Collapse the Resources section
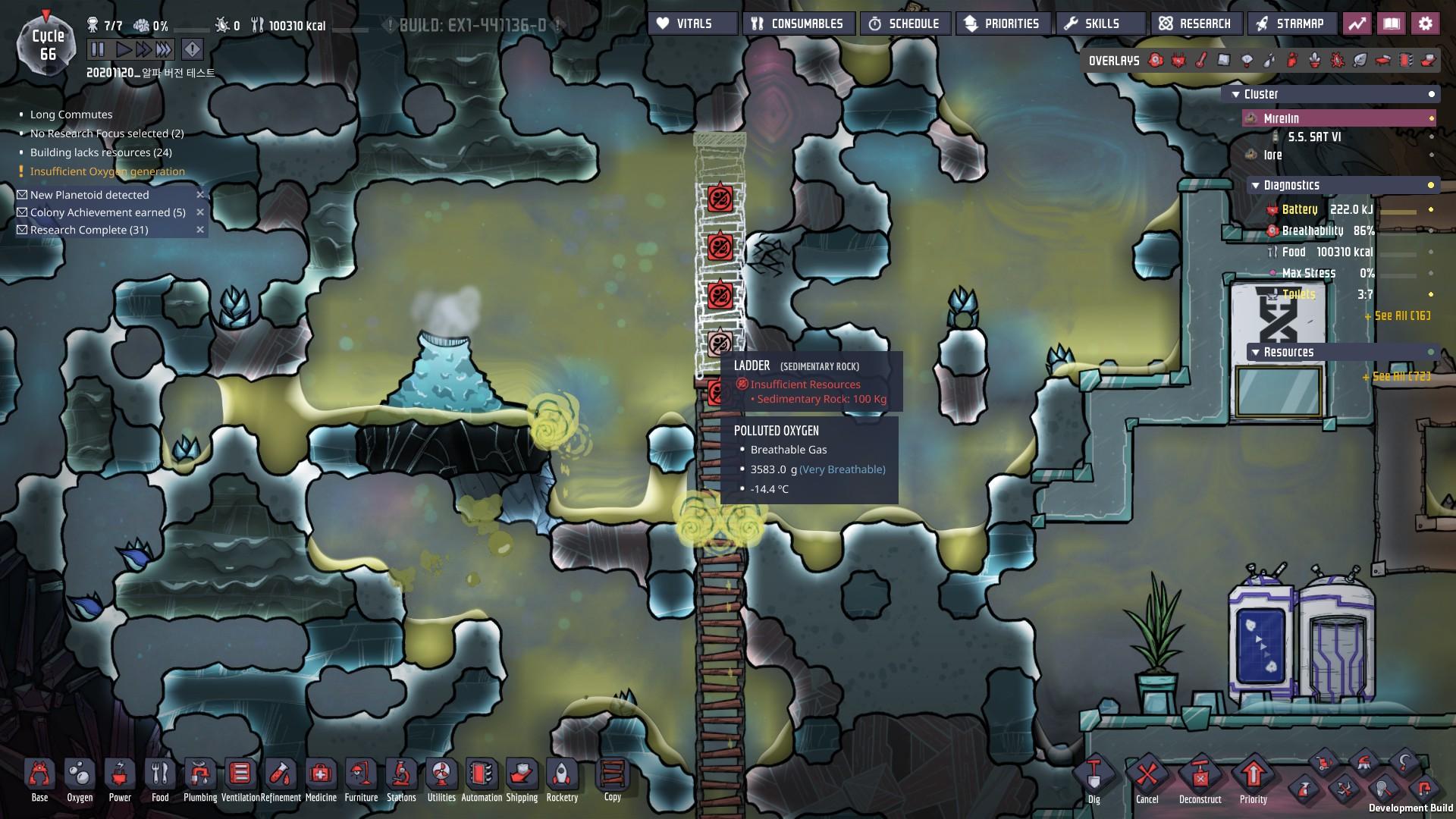 pos(1257,352)
